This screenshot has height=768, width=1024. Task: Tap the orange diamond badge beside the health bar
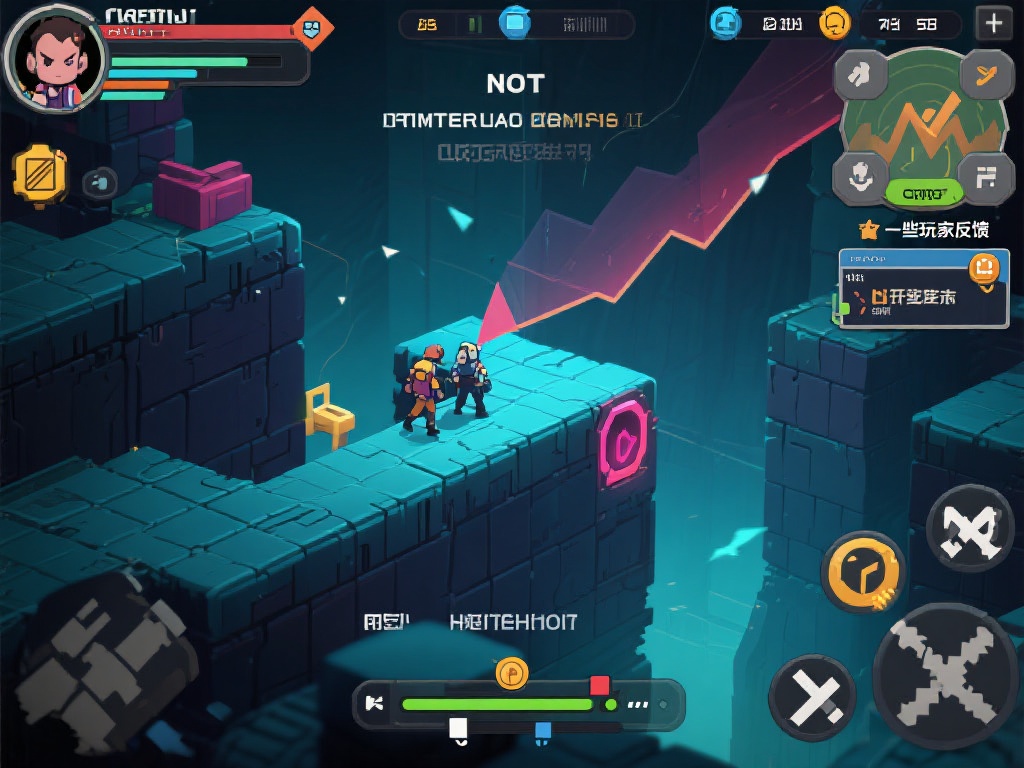coord(312,28)
